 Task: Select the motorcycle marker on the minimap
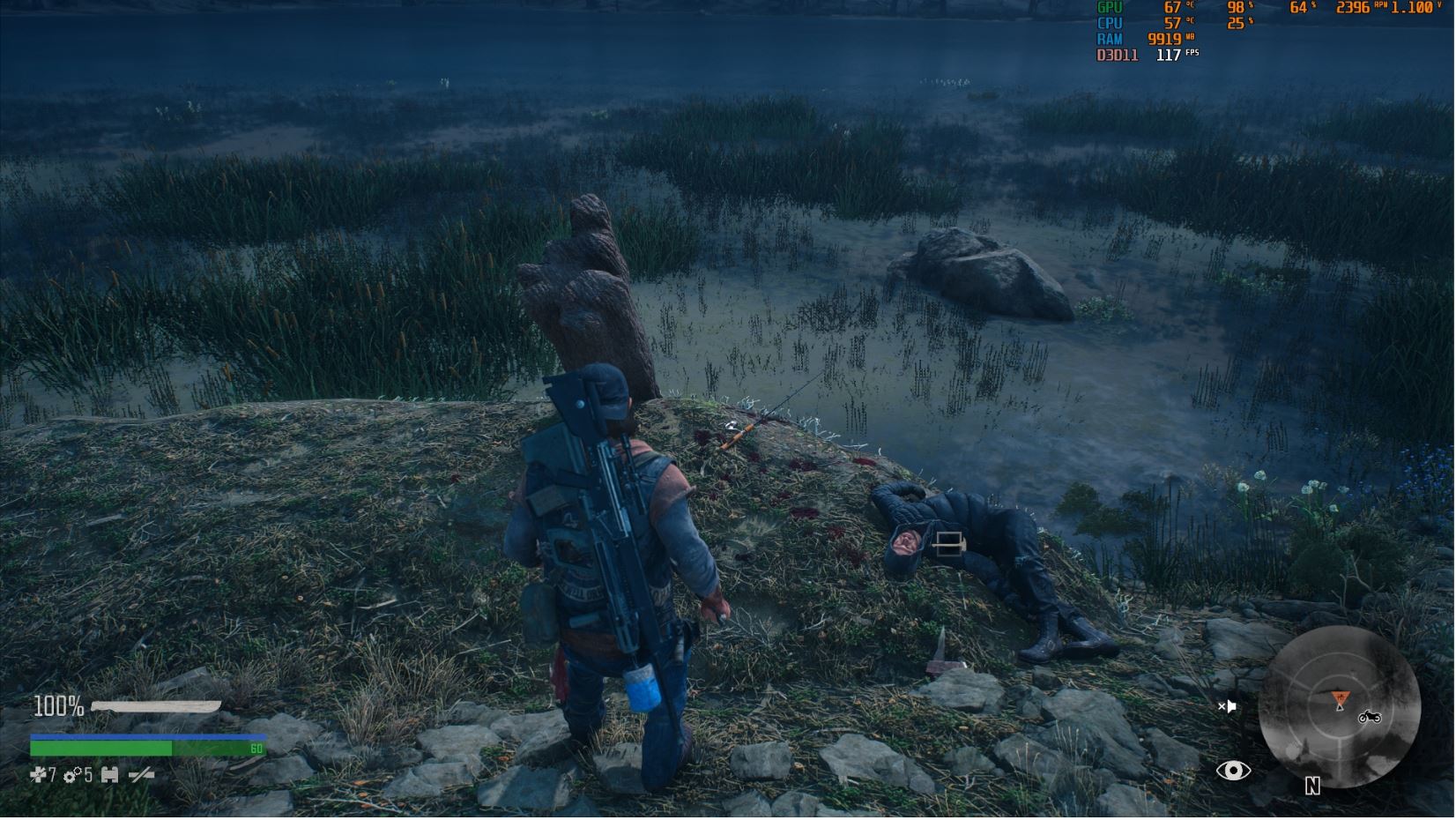tap(1369, 717)
